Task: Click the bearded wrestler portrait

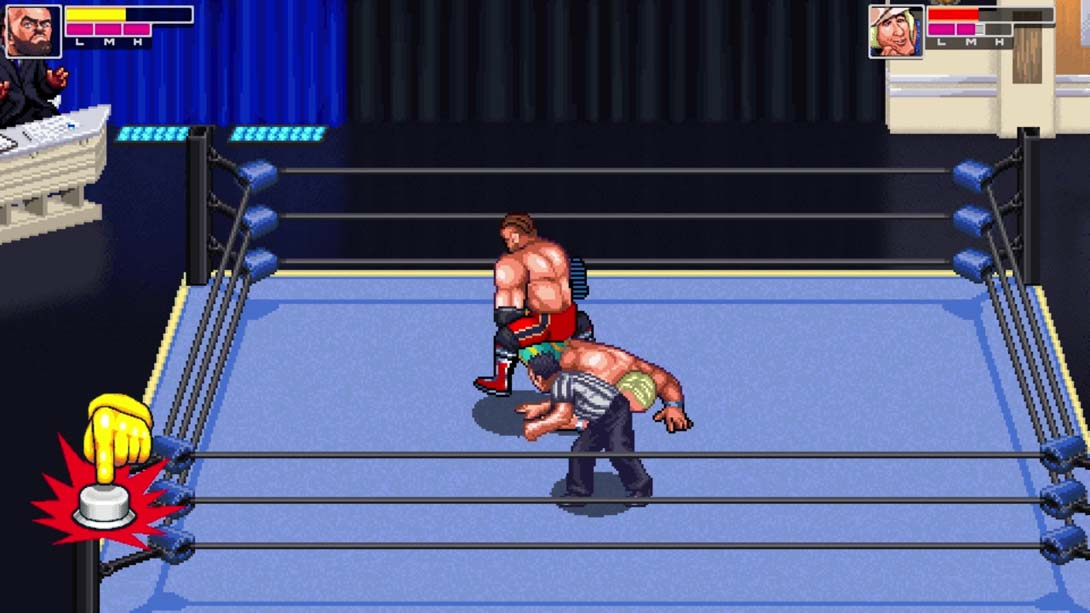Action: click(x=33, y=31)
